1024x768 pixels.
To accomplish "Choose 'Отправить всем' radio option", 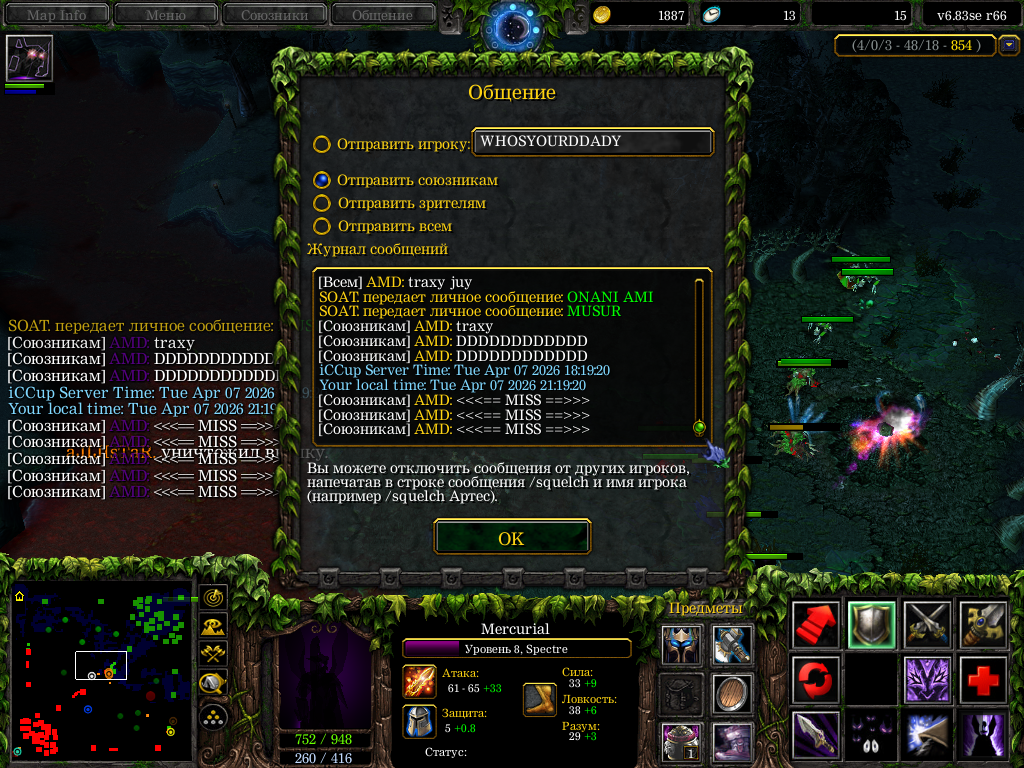I will pos(322,226).
